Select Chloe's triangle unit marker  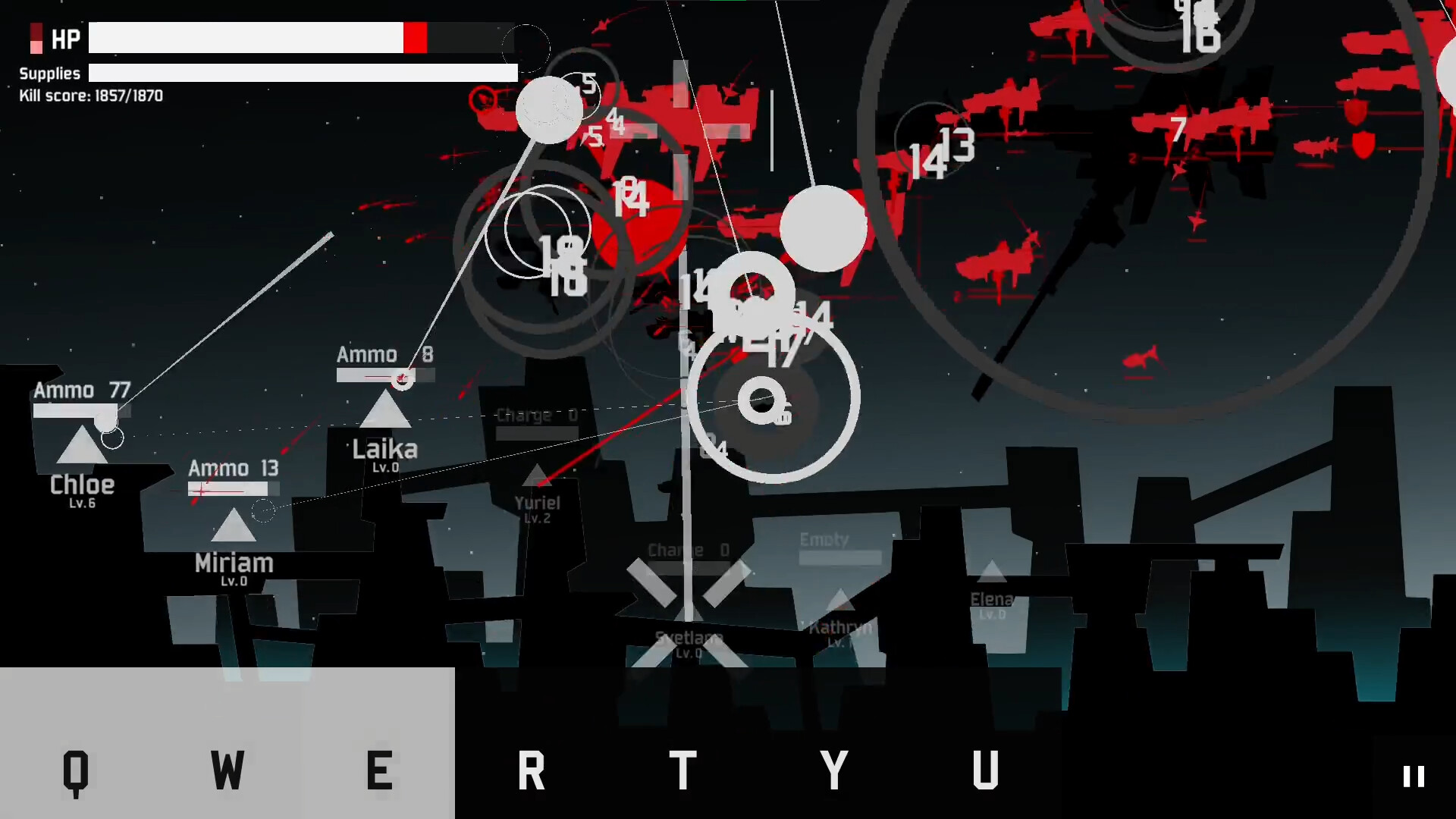tap(81, 447)
